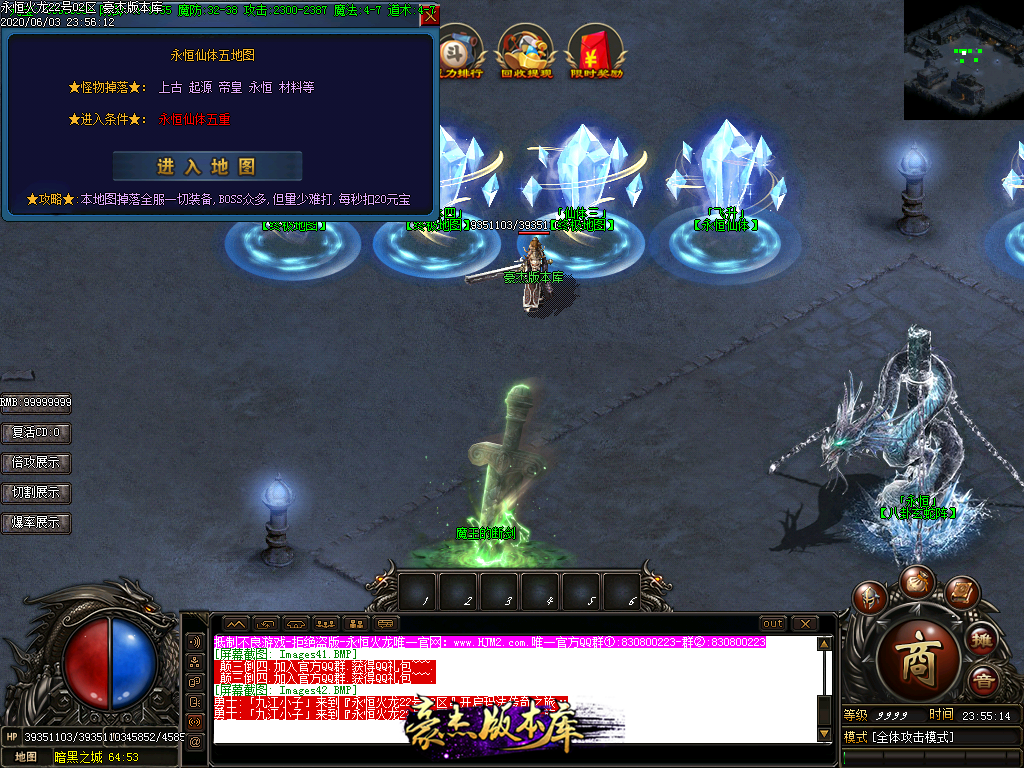Select the 倍攻展示 button
The height and width of the screenshot is (768, 1024).
[x=36, y=463]
